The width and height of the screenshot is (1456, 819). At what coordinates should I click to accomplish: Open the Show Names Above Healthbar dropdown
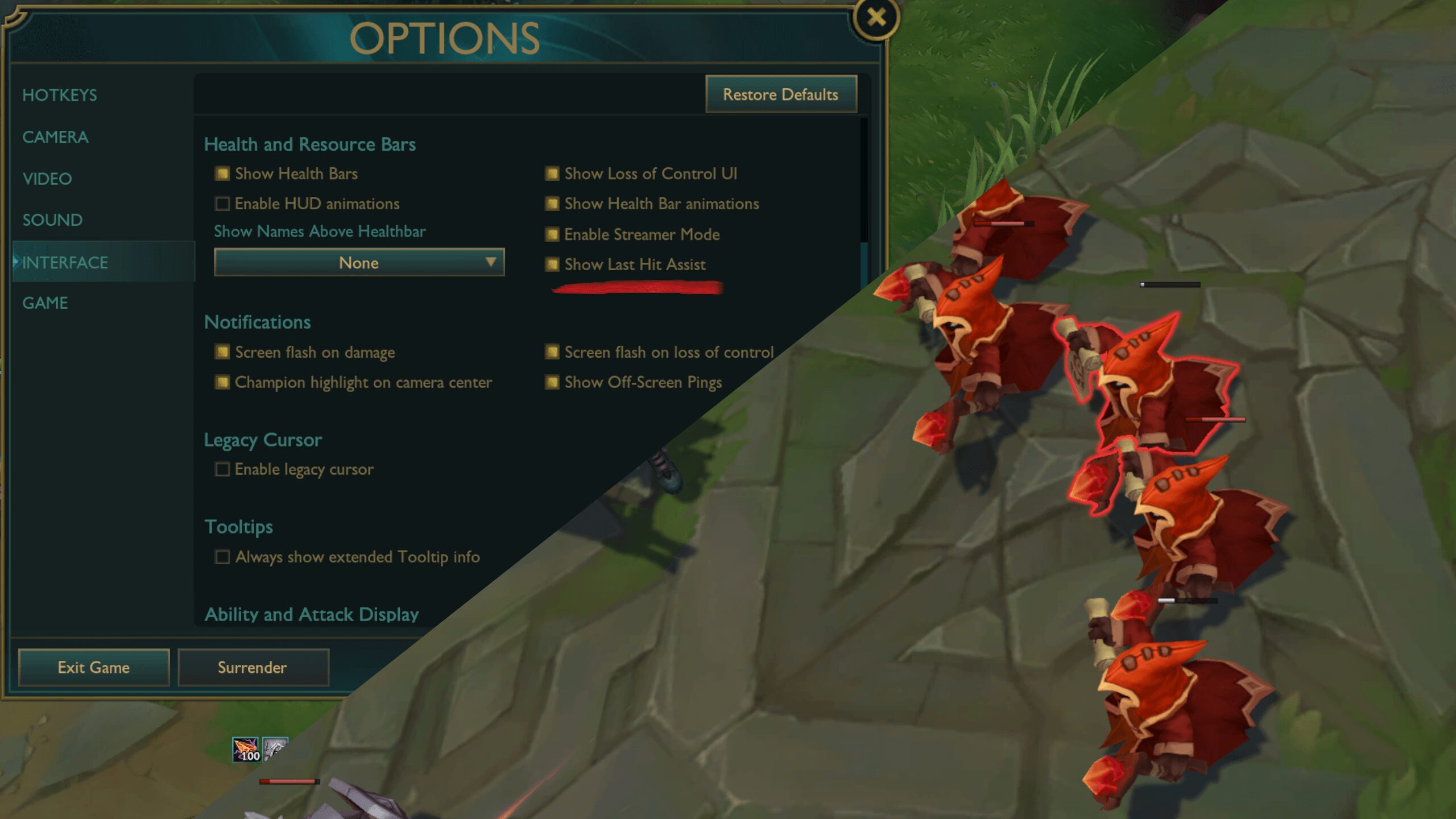359,263
